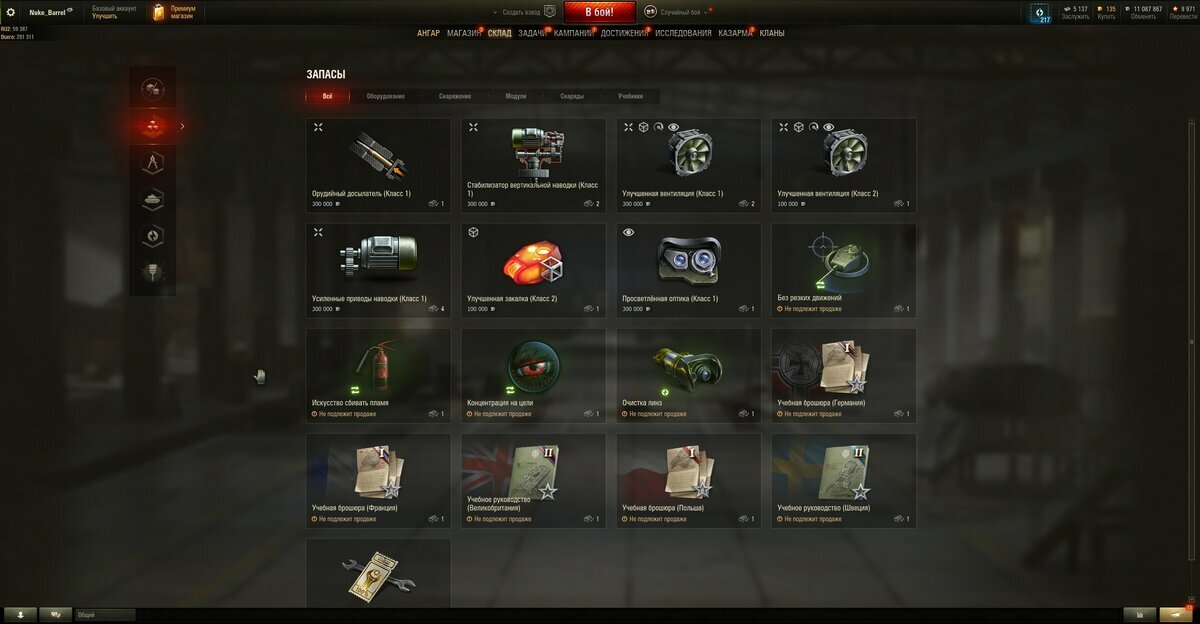Select the Орудийный досылатель (Класс 1) item
1200x624 pixels.
coord(378,165)
